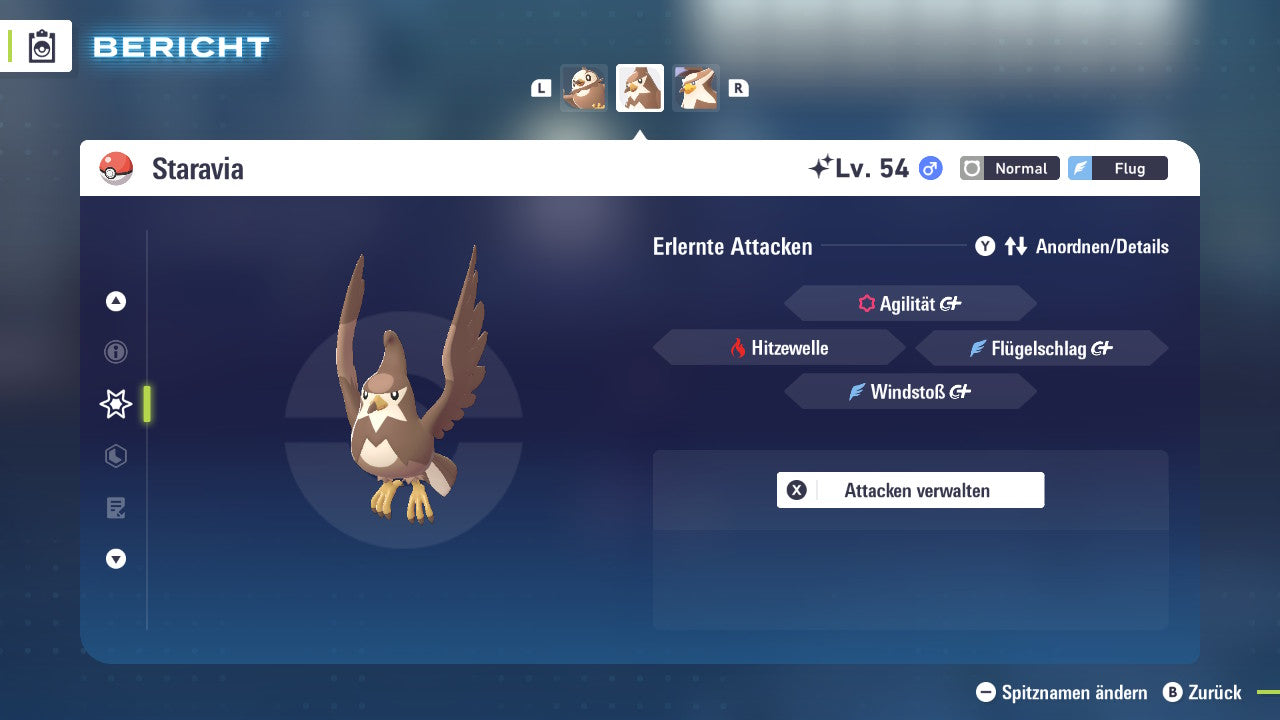The height and width of the screenshot is (720, 1280).
Task: Select the Flug type badge
Action: 1117,168
